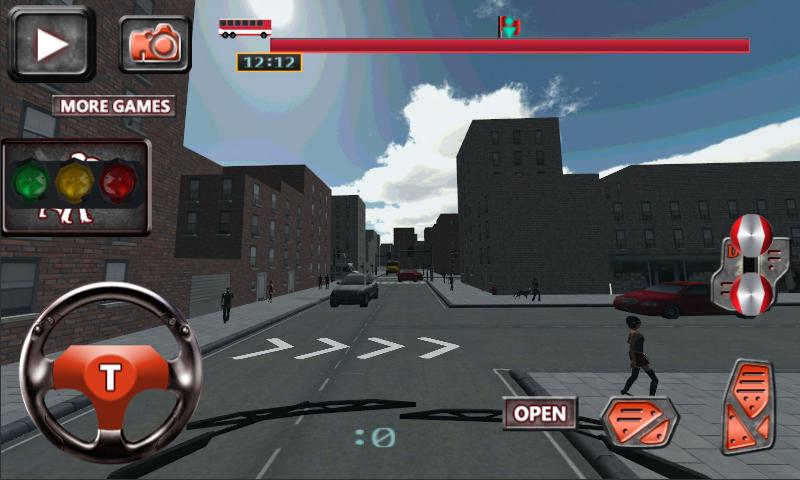Select the green traffic light indicator
Viewport: 800px width, 480px height.
coord(31,183)
